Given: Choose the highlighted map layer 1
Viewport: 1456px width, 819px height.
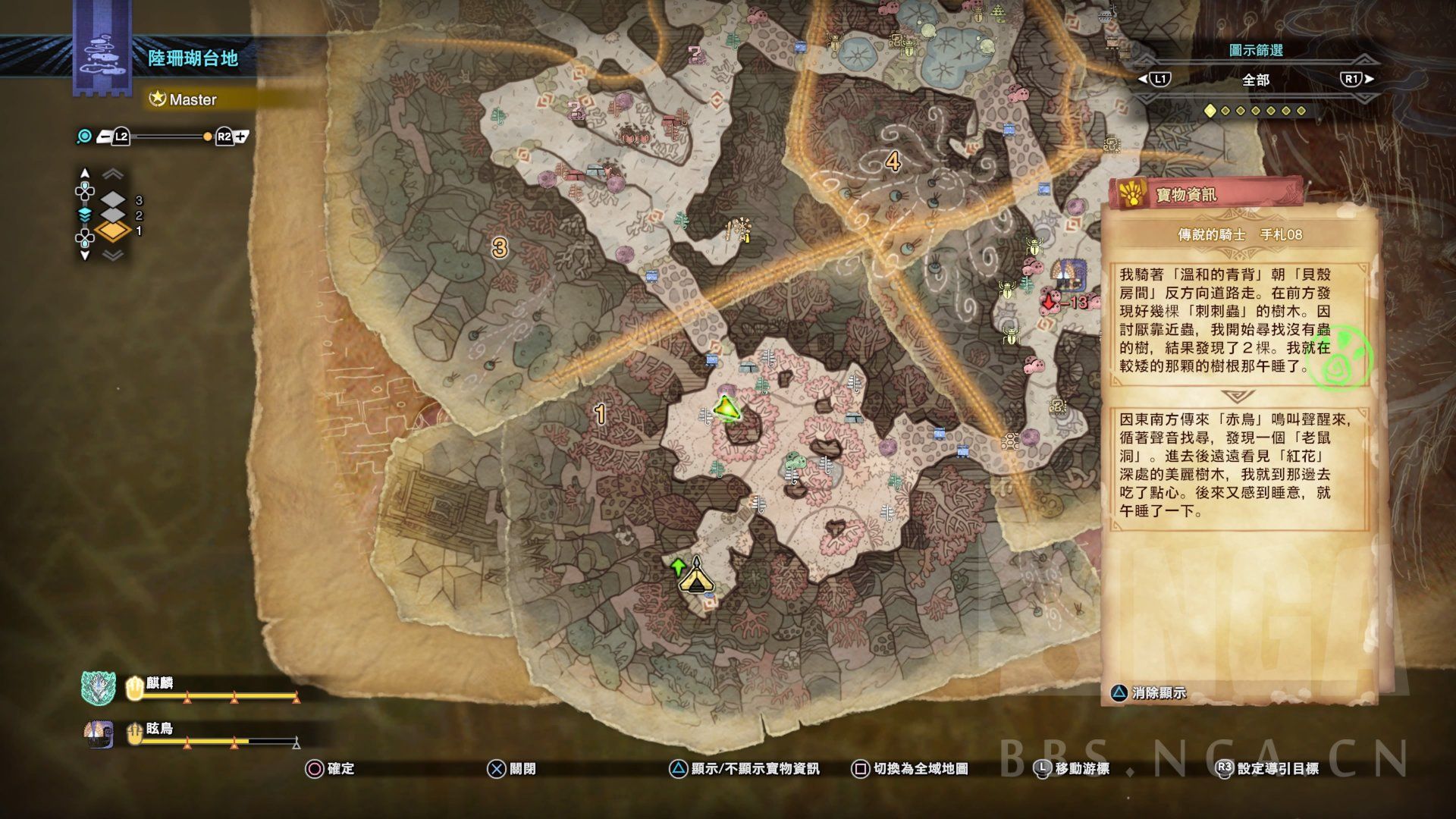Looking at the screenshot, I should 114,231.
